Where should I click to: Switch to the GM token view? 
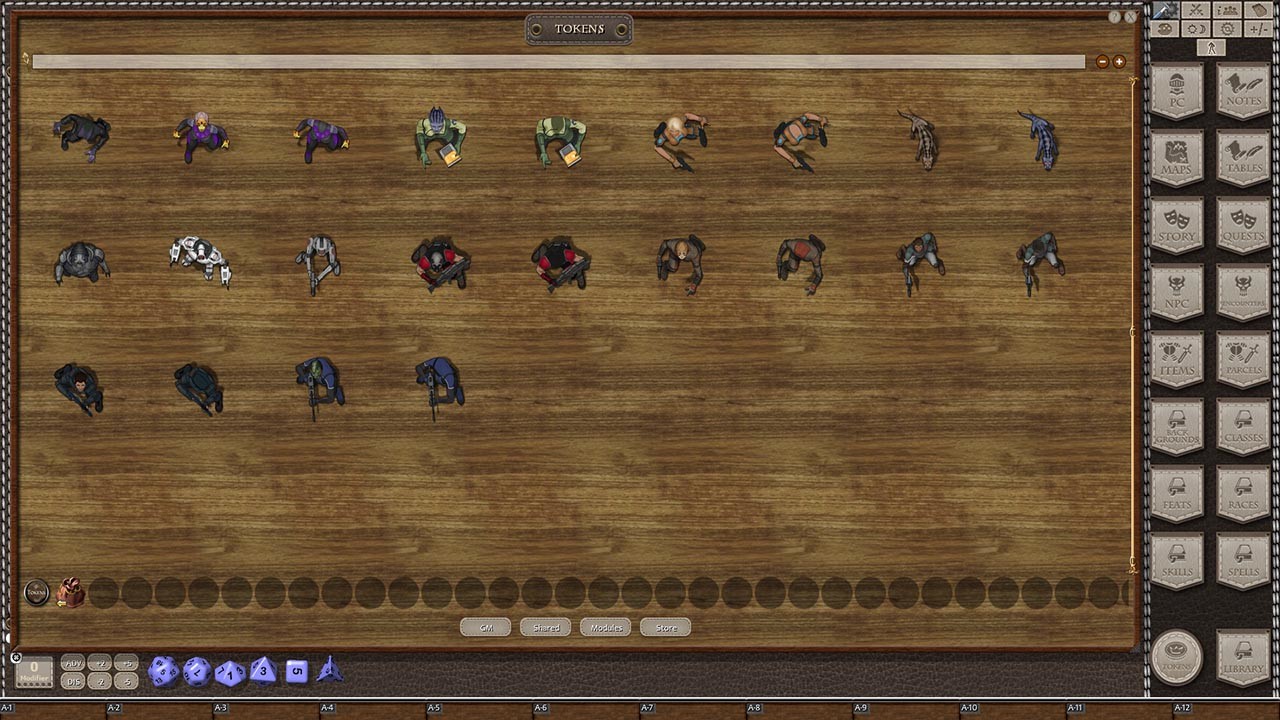point(485,627)
